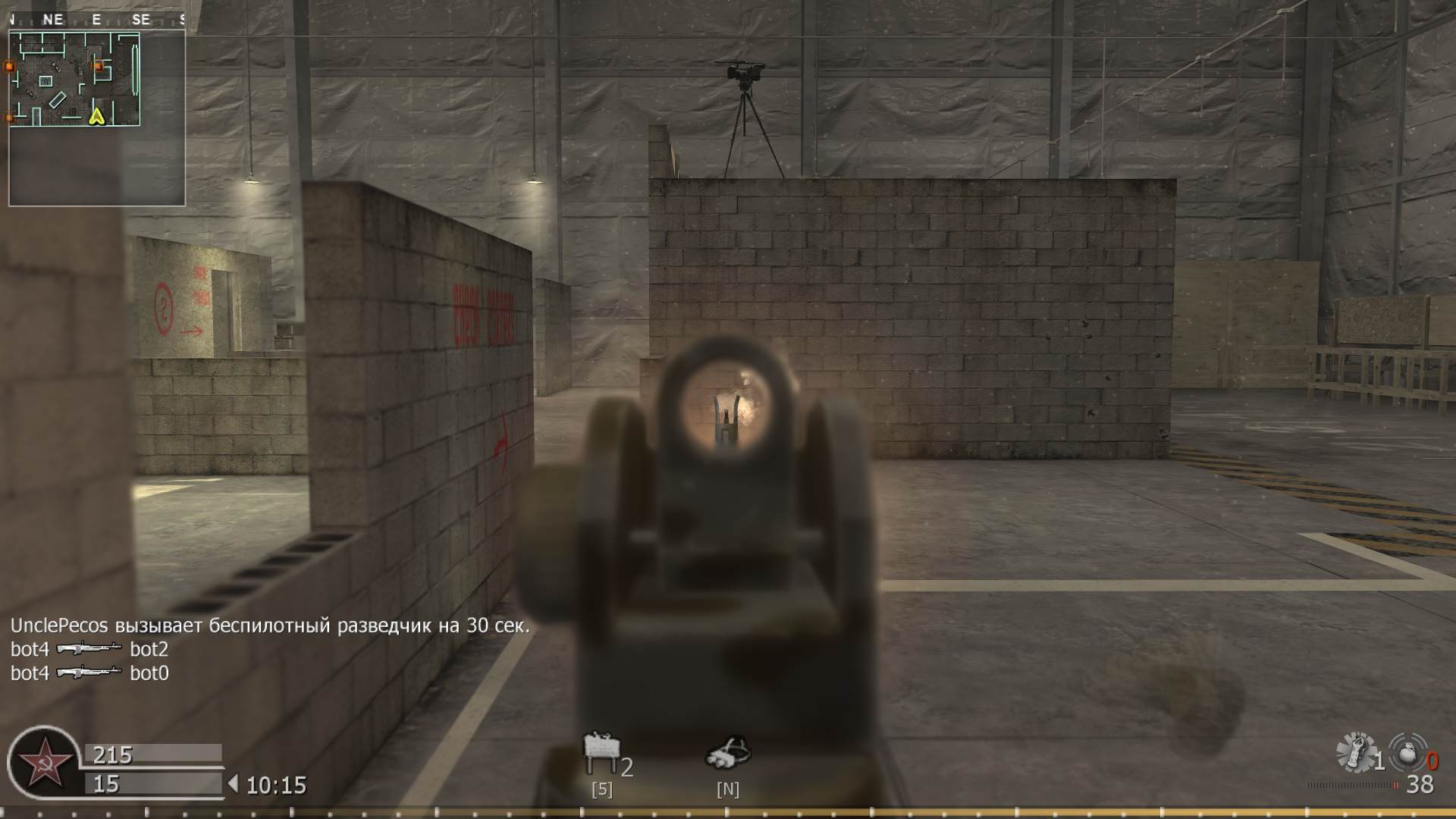The height and width of the screenshot is (819, 1456).
Task: Toggle the night vision goggles indicator
Action: [730, 787]
